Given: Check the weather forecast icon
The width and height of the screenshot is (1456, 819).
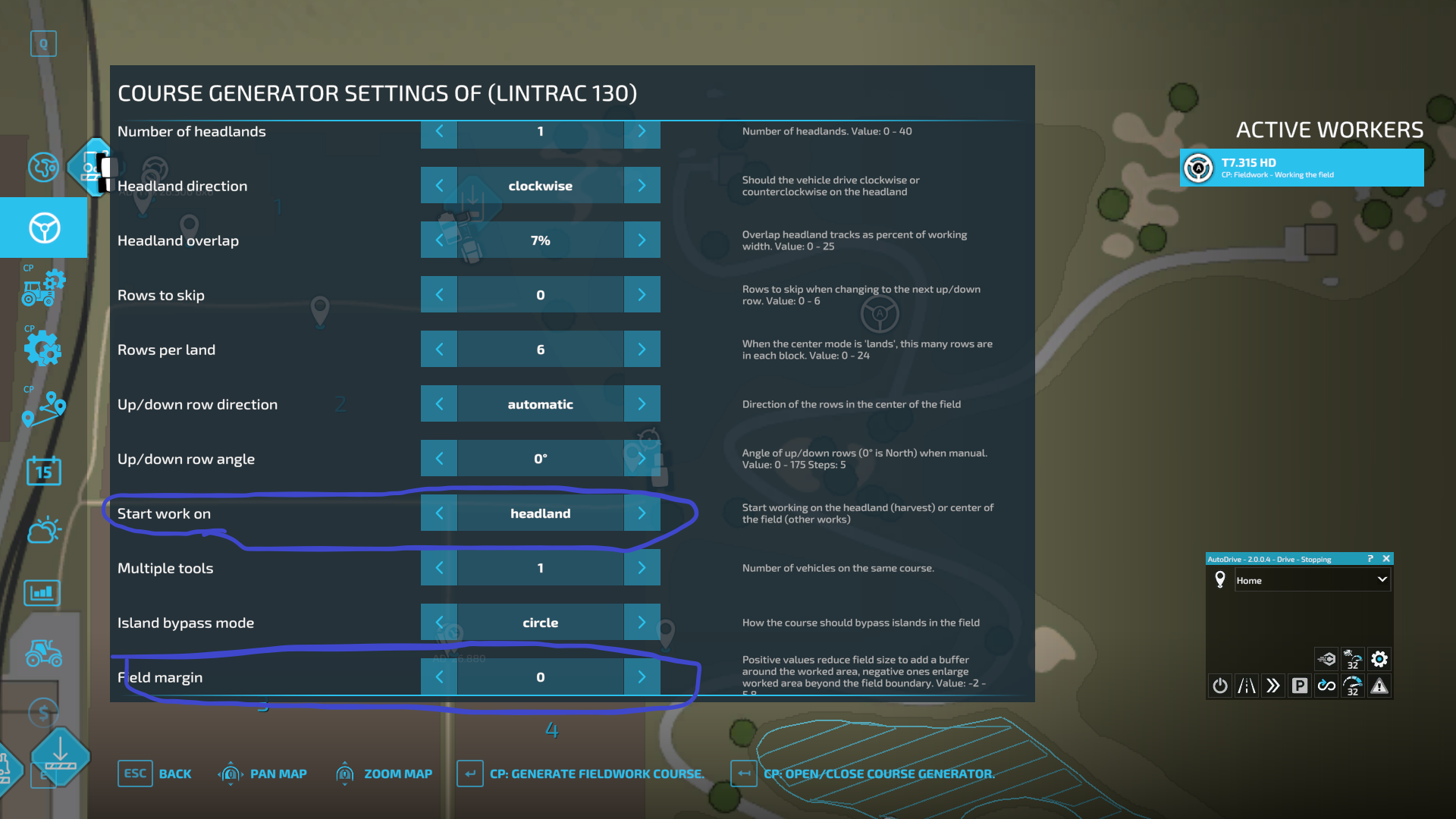Looking at the screenshot, I should coord(43,529).
